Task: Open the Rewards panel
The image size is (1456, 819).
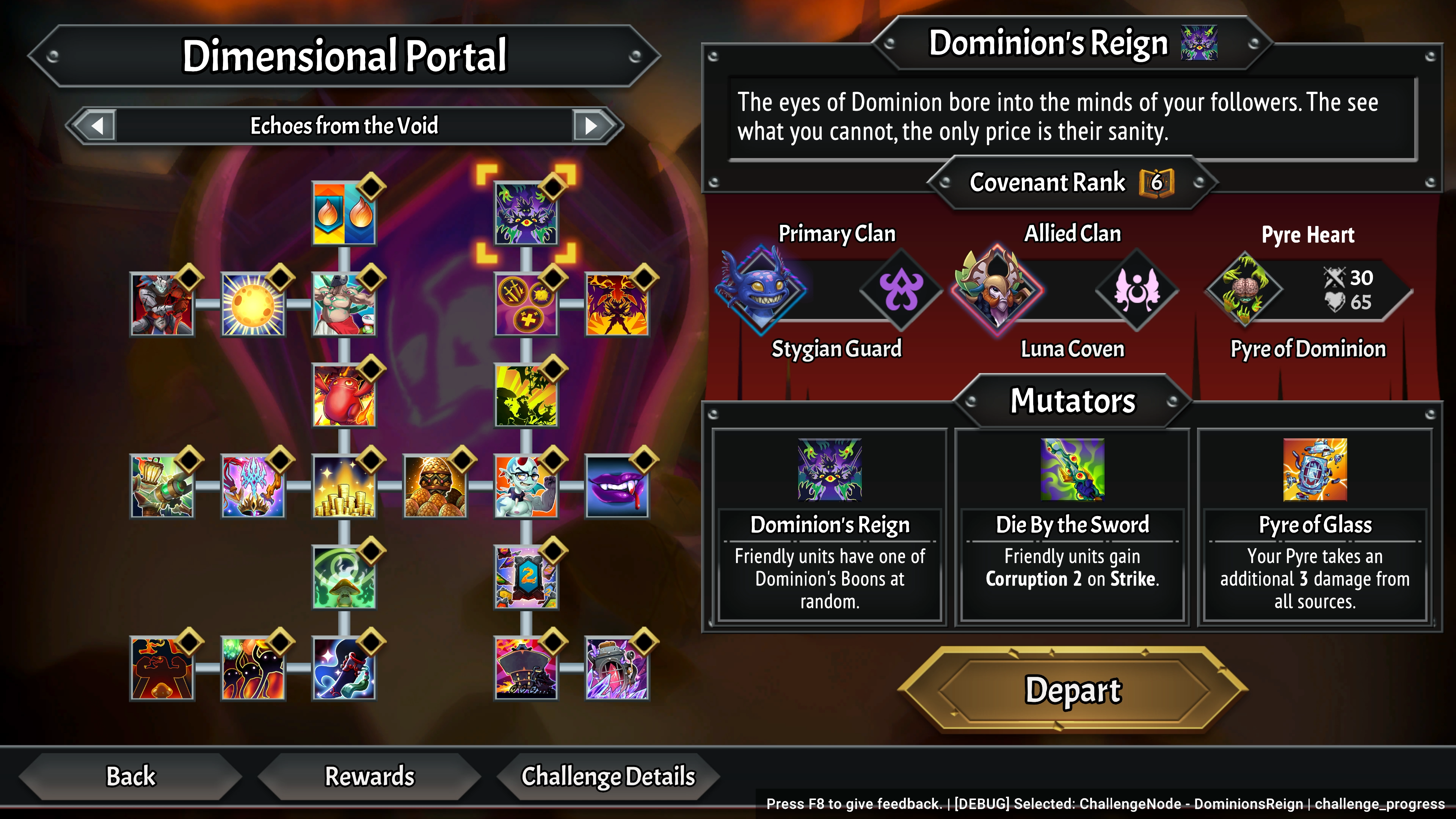Action: [370, 776]
